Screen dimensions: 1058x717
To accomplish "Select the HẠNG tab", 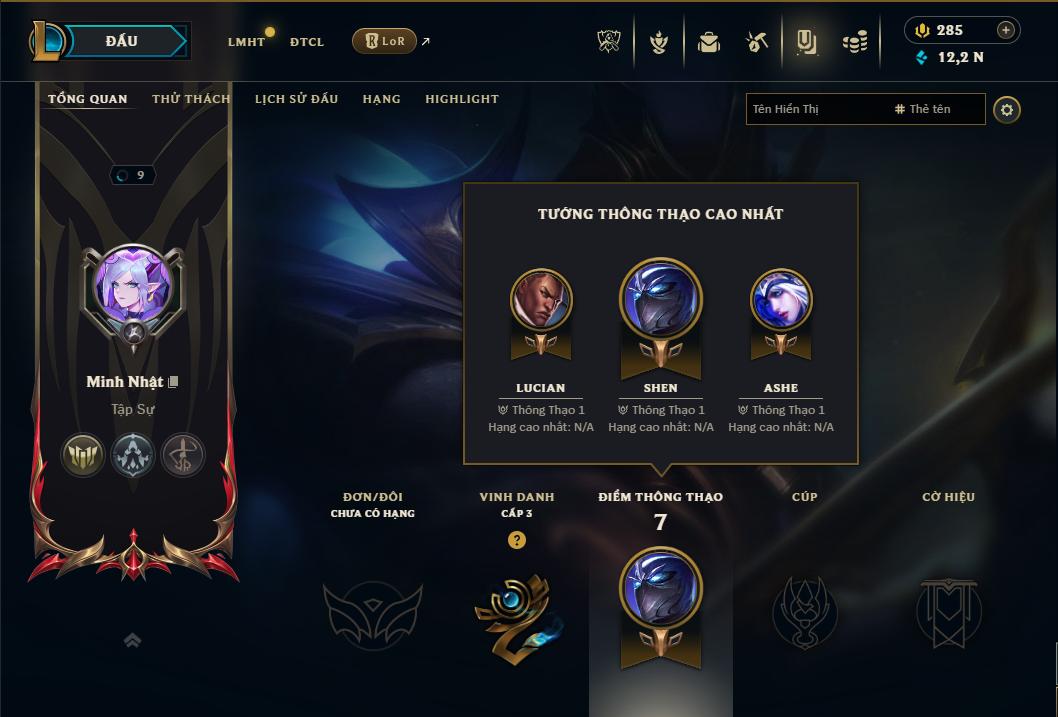I will pyautogui.click(x=381, y=99).
